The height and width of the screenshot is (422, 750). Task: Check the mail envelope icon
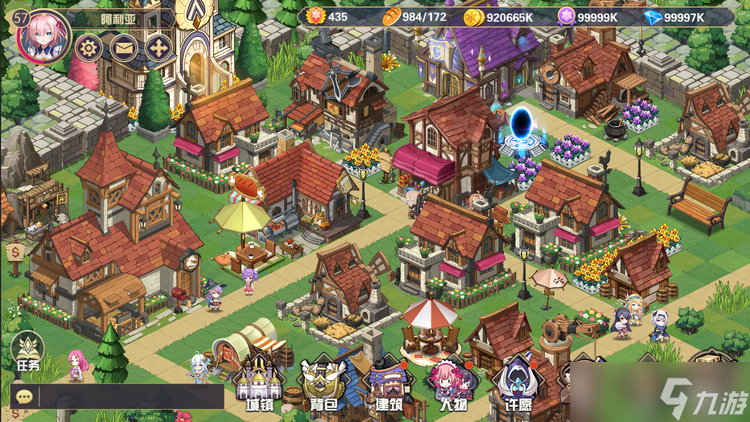123,47
